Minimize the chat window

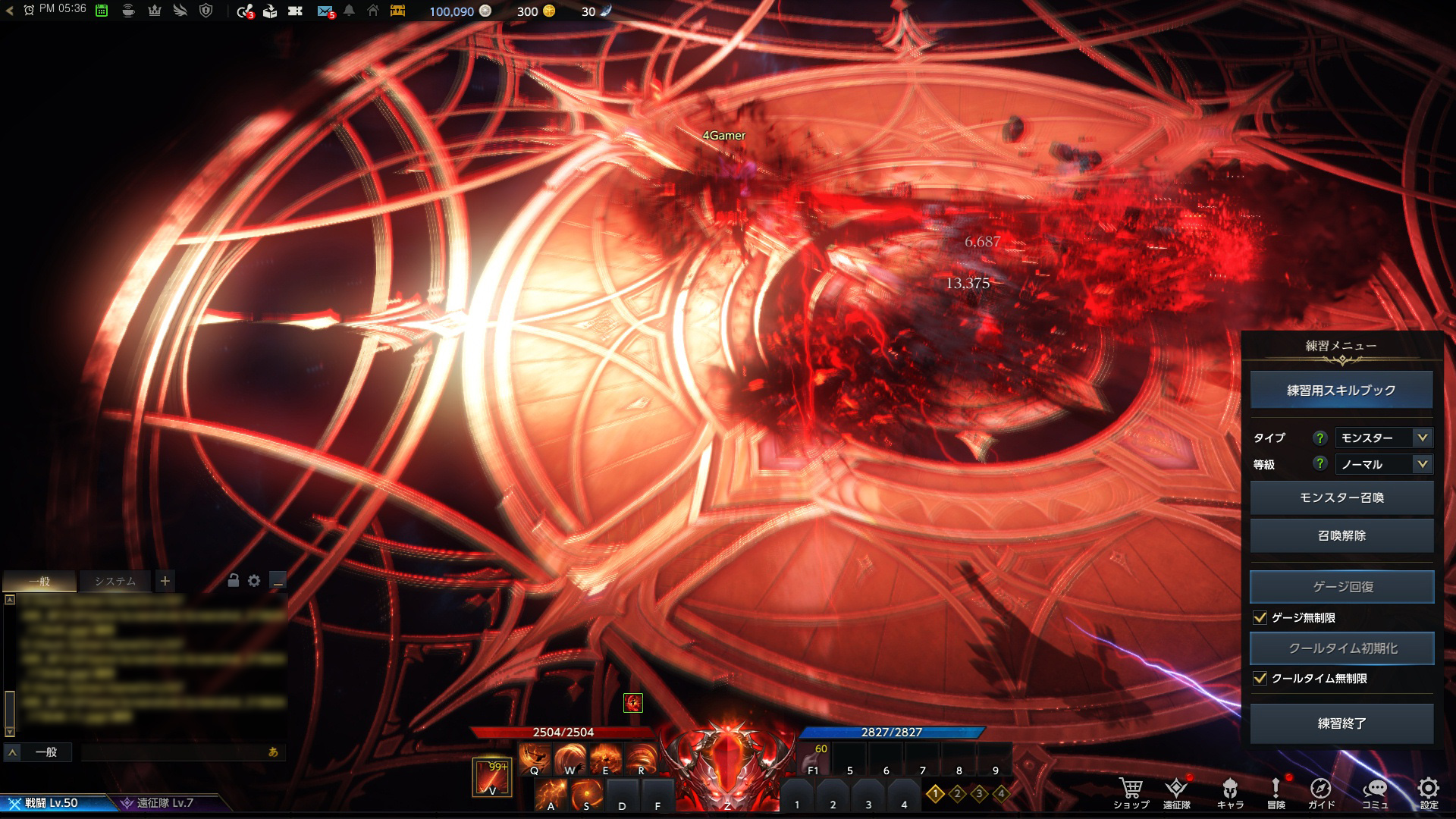[x=278, y=581]
